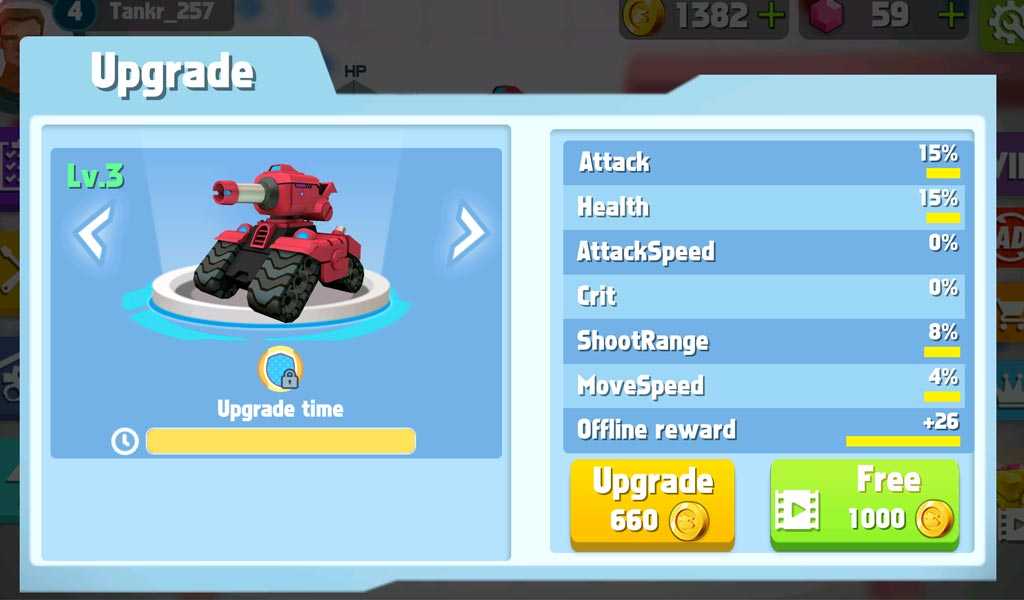Show the previous tank with left arrow
The image size is (1024, 600).
point(93,233)
